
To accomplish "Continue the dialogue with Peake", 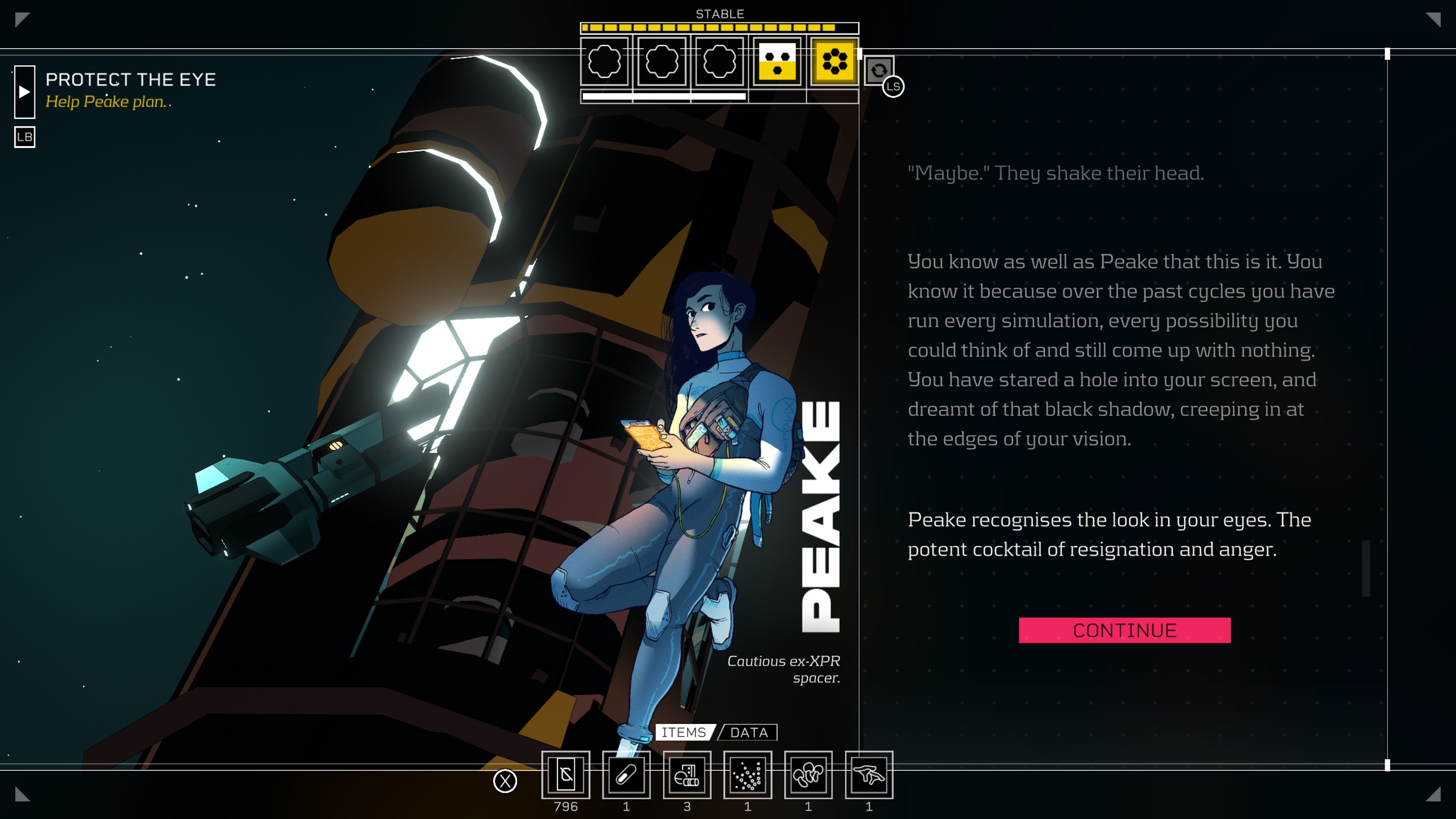I will (x=1124, y=630).
